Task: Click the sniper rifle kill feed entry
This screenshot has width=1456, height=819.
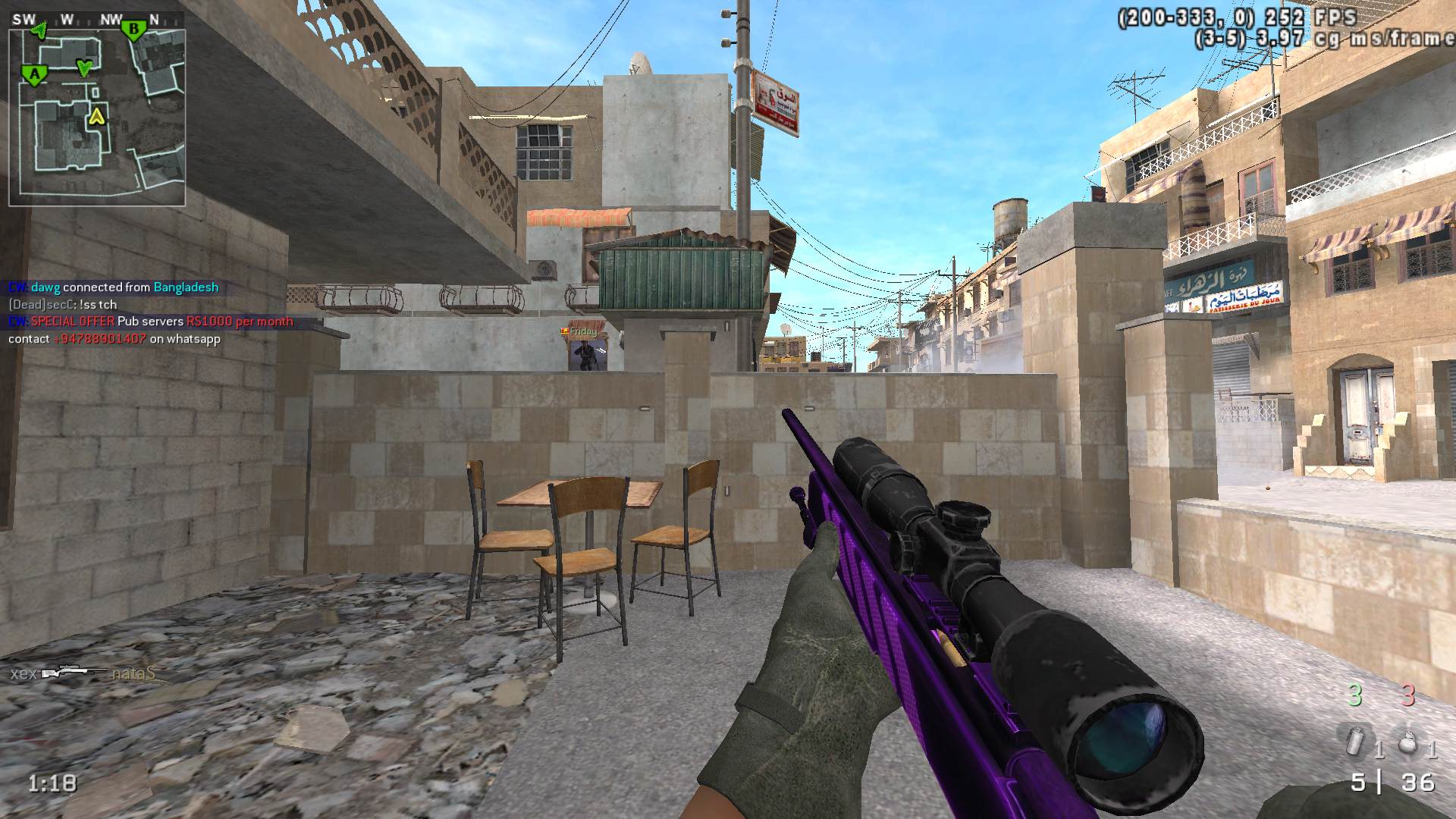Action: point(74,673)
